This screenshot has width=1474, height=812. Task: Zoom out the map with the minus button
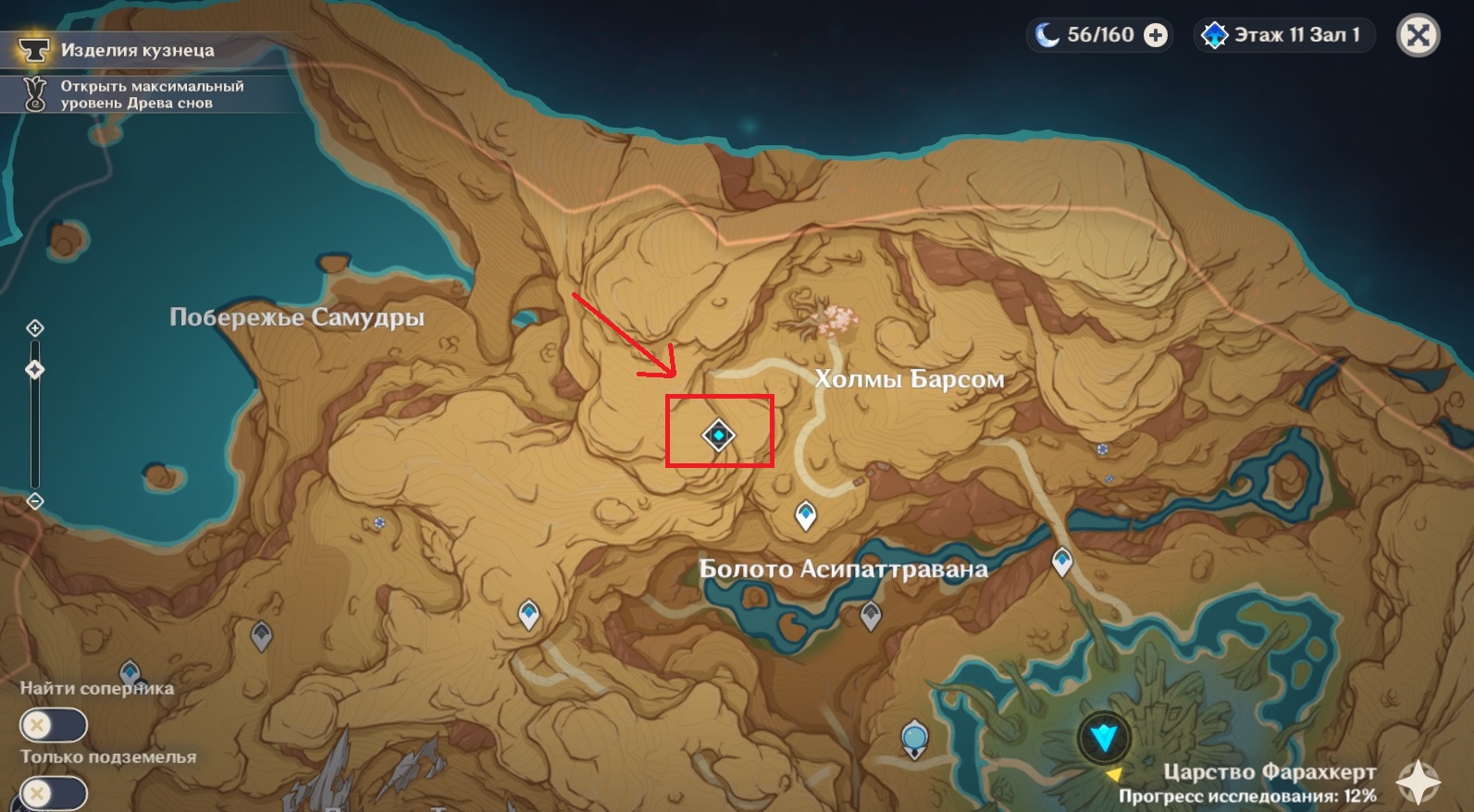tap(35, 501)
